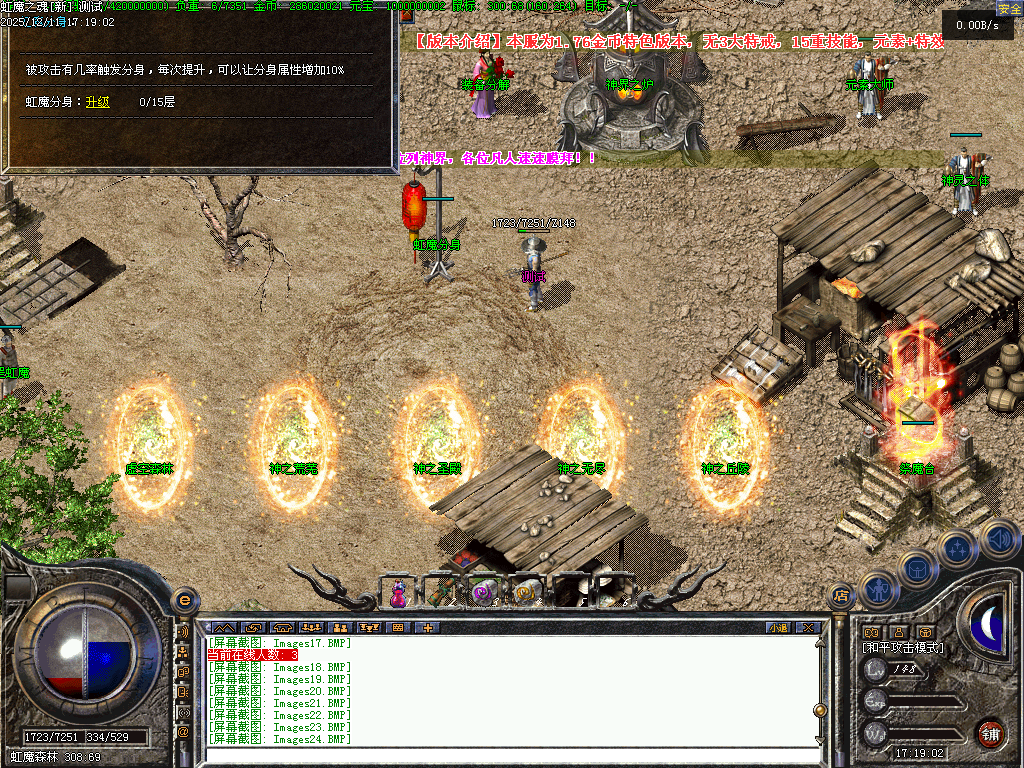Click the chat text input line
The image size is (1024, 768).
coord(510,755)
